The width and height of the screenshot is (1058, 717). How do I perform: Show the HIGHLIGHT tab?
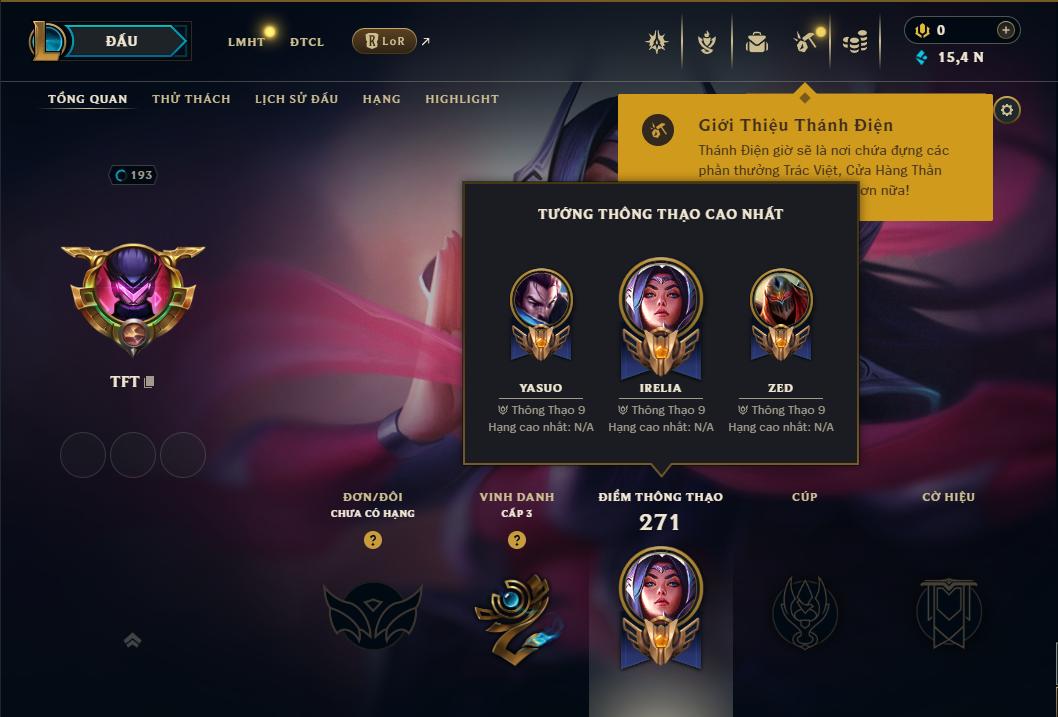click(x=461, y=99)
